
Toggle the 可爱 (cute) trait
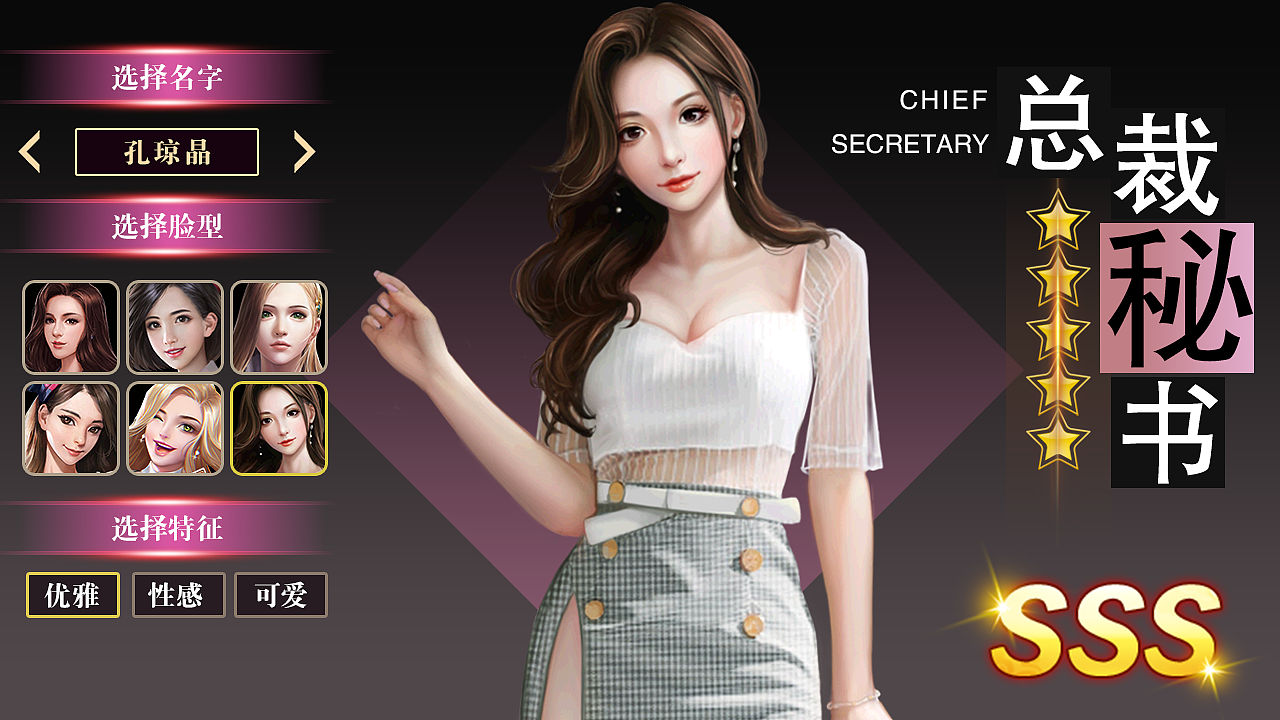point(281,595)
